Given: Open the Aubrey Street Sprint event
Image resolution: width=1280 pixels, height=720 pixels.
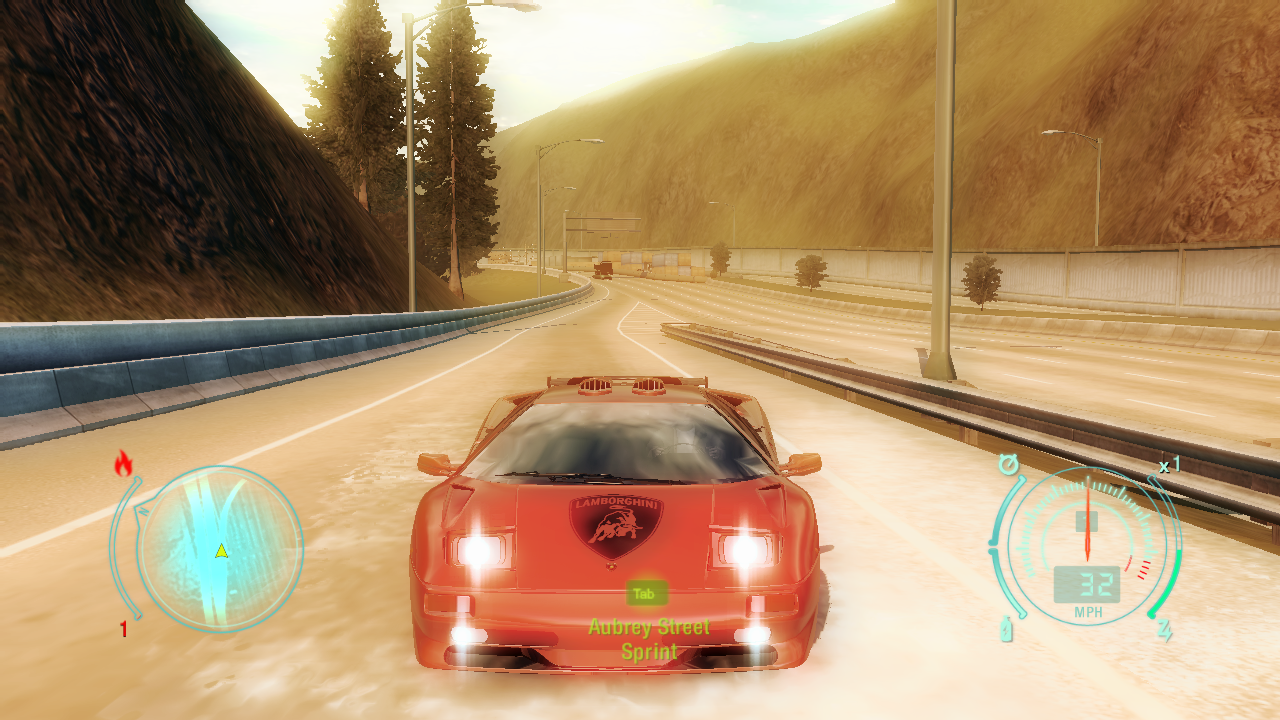Looking at the screenshot, I should click(x=648, y=639).
